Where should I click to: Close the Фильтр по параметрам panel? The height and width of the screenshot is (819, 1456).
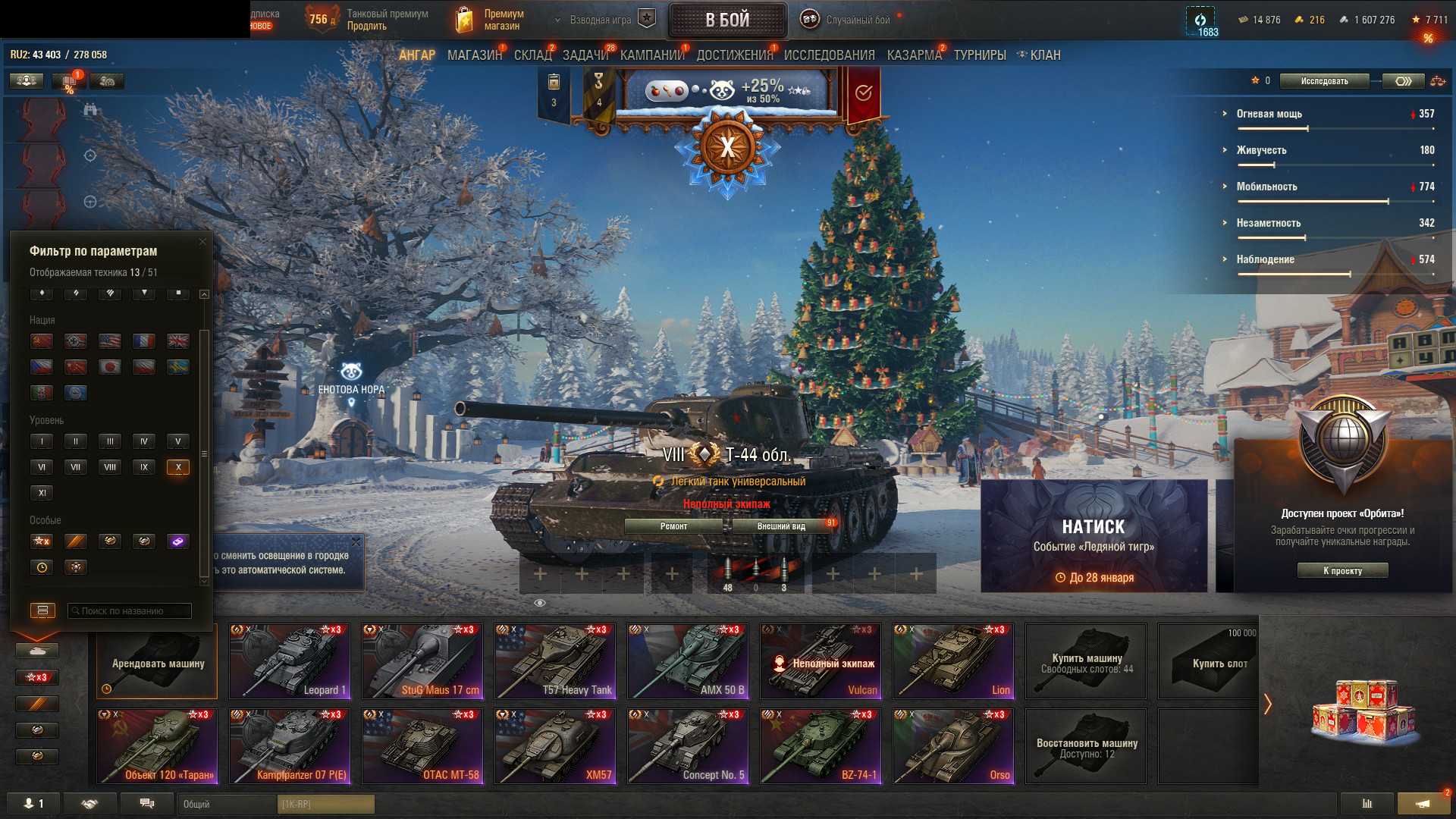point(202,242)
